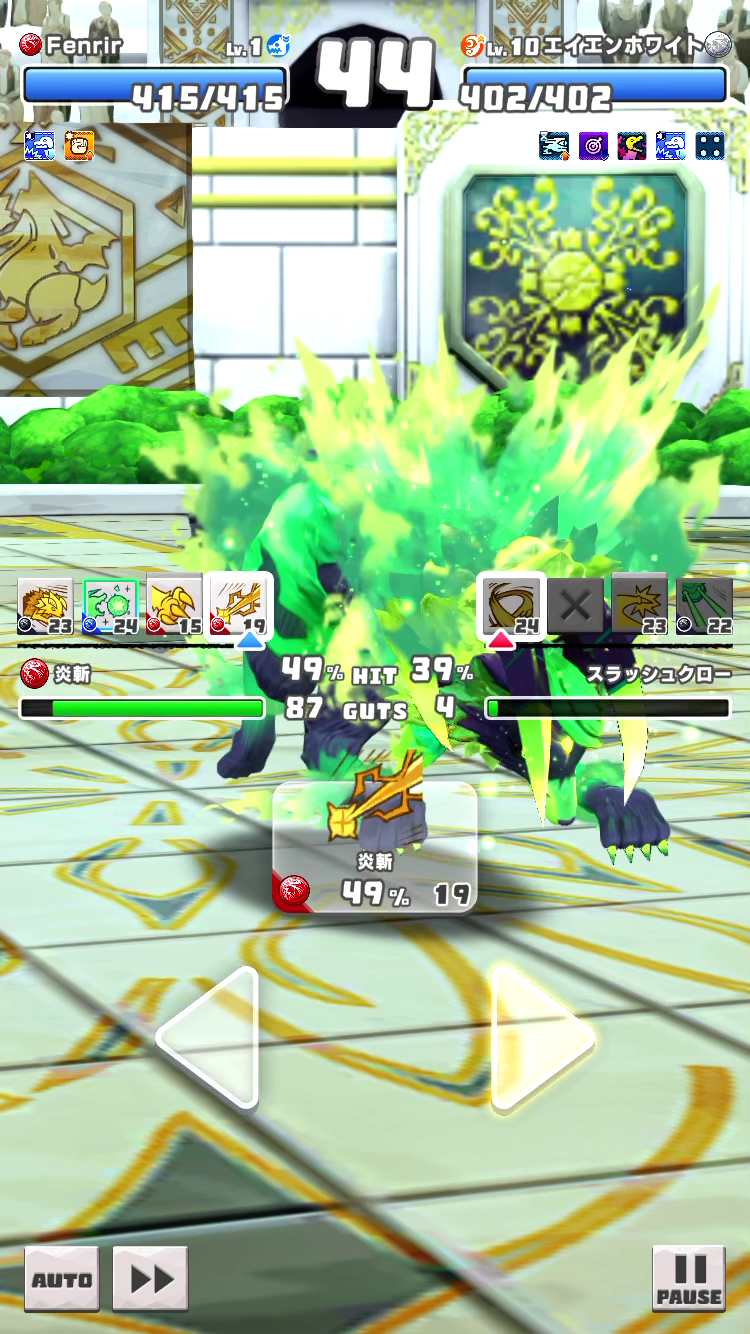The height and width of the screenshot is (1334, 750).
Task: Pick the golden claw skill costing 15
Action: [173, 605]
